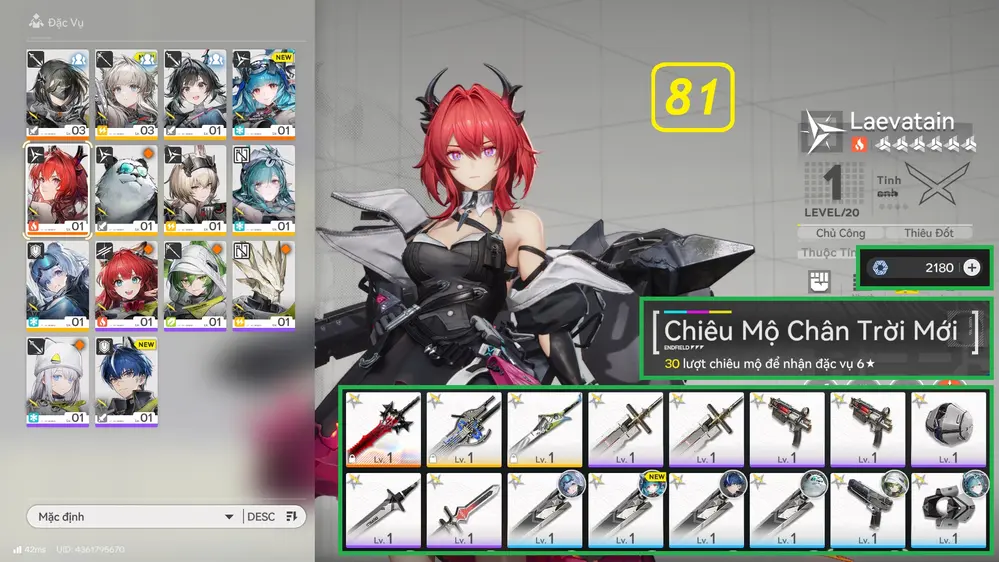The width and height of the screenshot is (999, 562).
Task: Select the operator with white beanie
Action: pyautogui.click(x=58, y=381)
